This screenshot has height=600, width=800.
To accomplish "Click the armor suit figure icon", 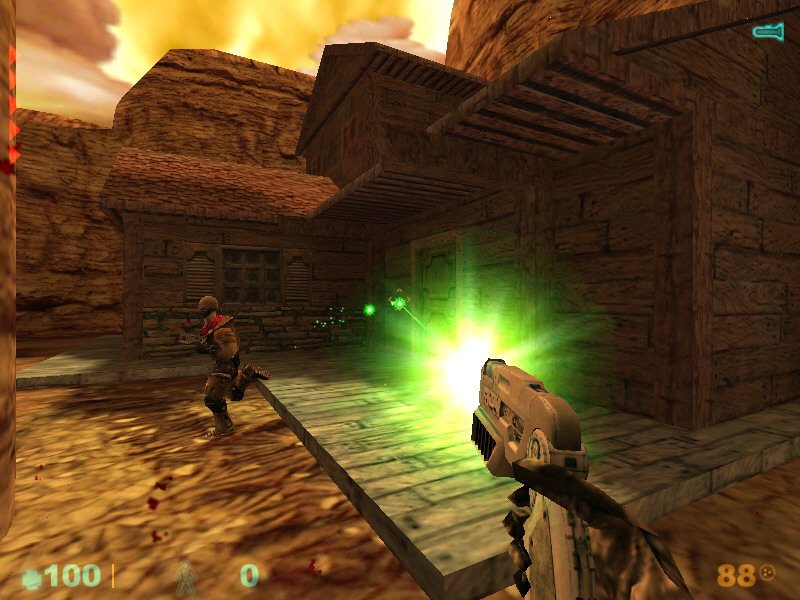I will (185, 576).
